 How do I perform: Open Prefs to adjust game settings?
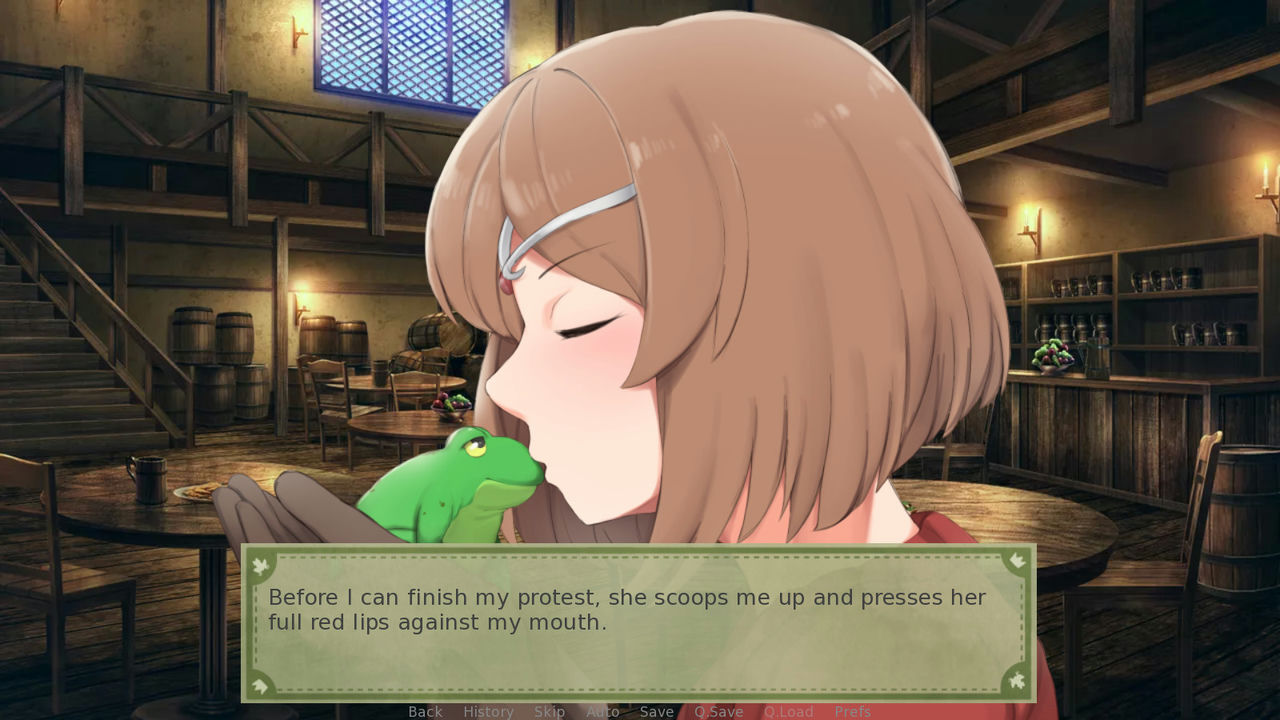pyautogui.click(x=853, y=711)
